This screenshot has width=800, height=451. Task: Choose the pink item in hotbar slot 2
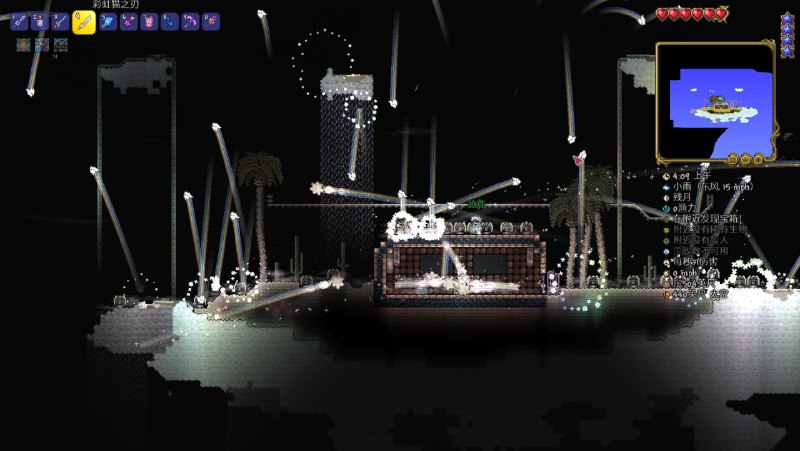[x=40, y=21]
